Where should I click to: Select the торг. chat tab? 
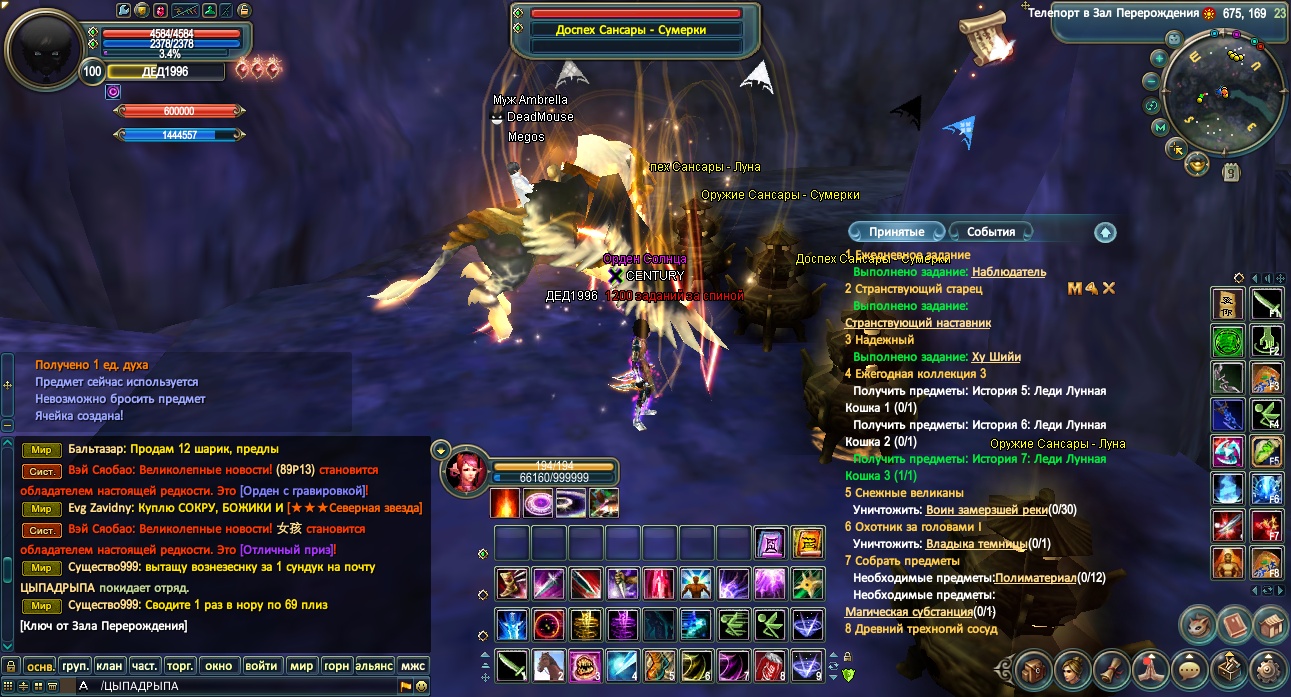click(180, 665)
